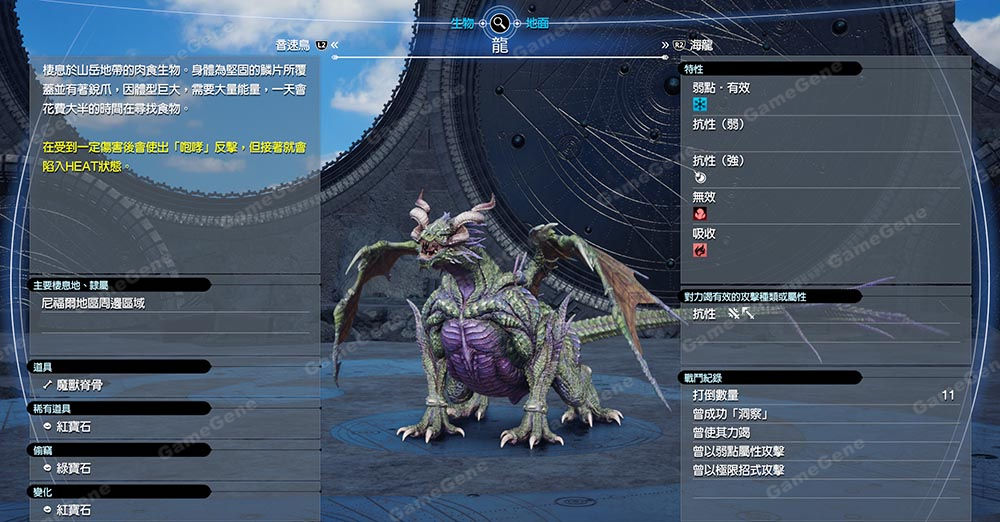Click the white icon under 抗性（強）

[x=700, y=177]
